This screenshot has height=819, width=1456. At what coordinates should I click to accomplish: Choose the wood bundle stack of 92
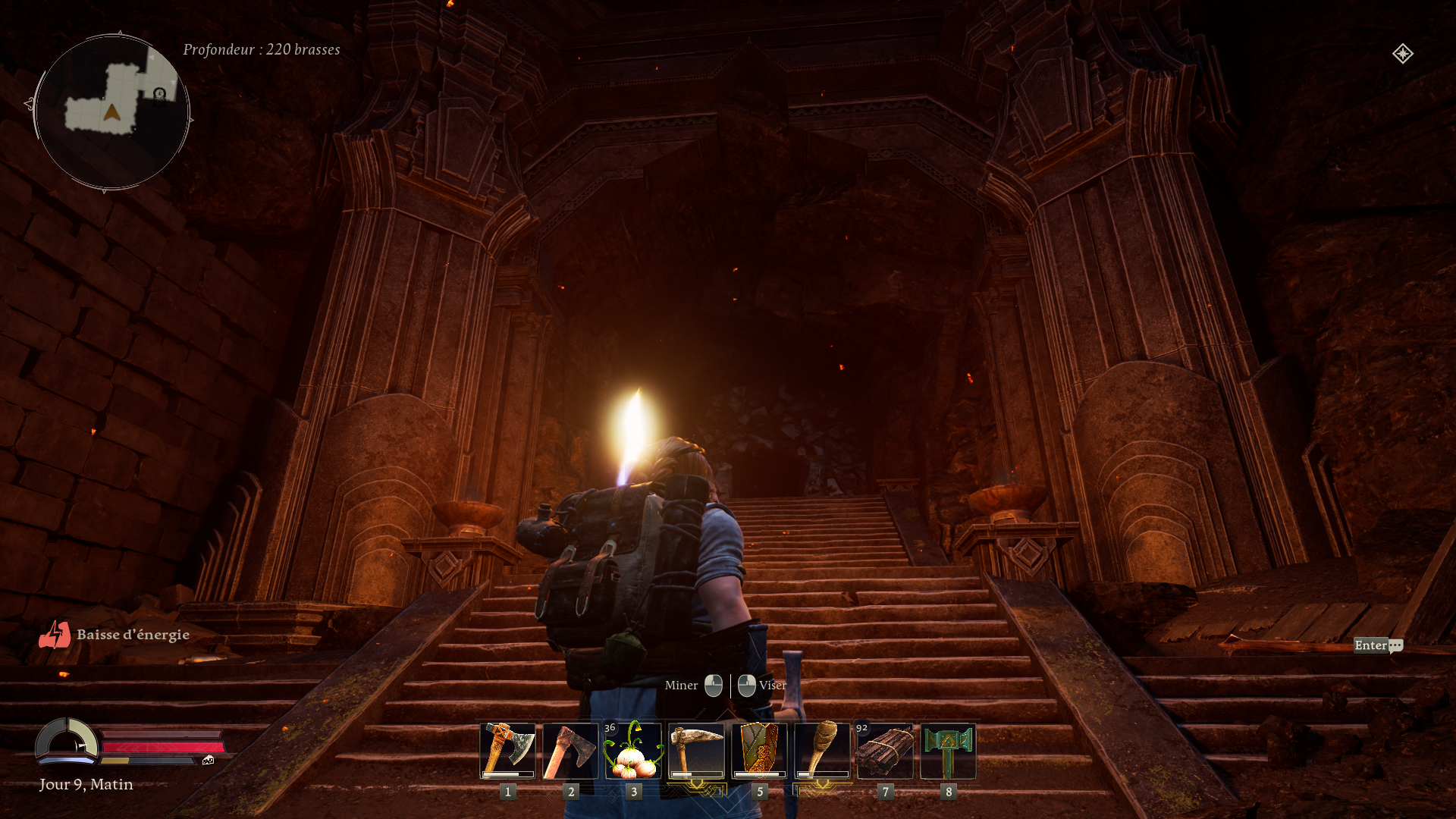[x=885, y=751]
